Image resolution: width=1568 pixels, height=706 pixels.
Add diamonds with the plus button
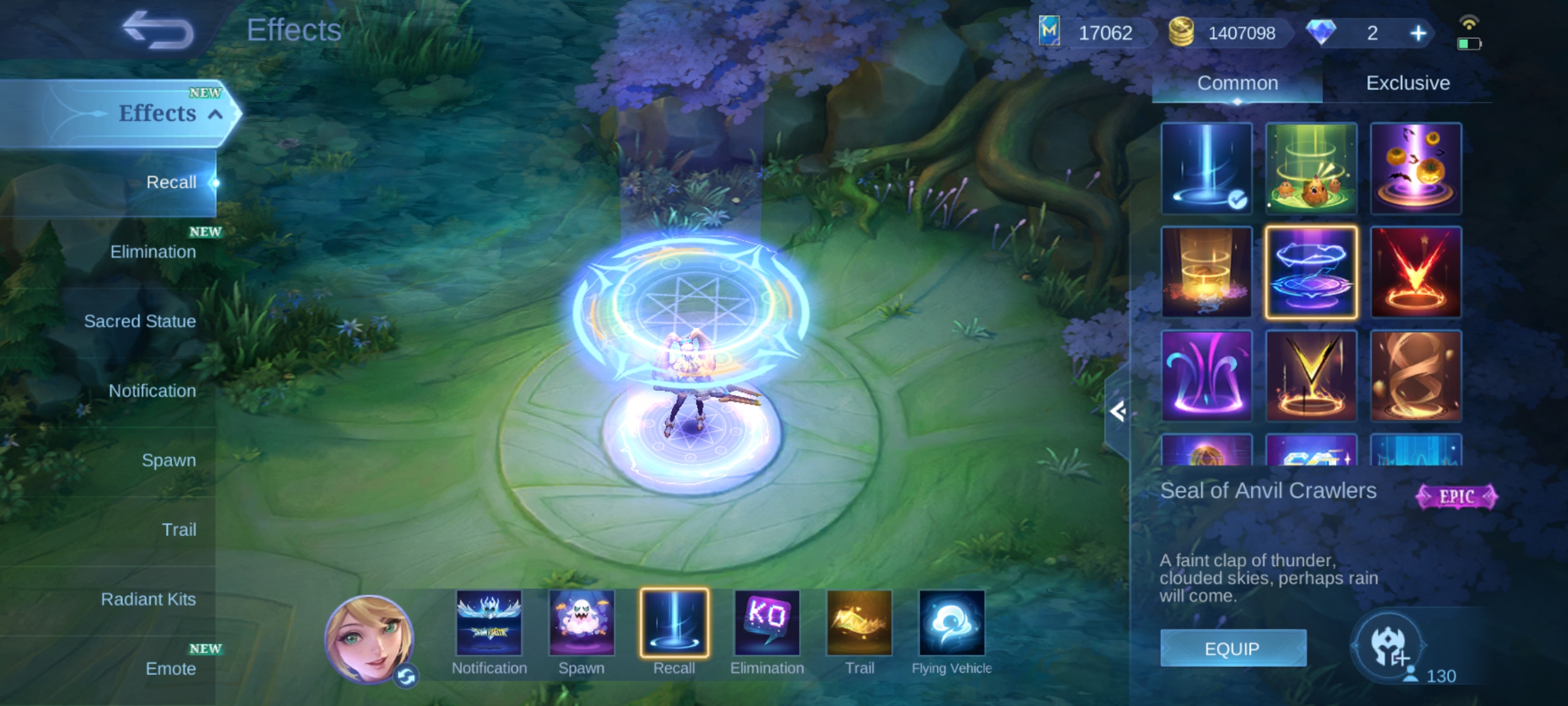tap(1418, 33)
